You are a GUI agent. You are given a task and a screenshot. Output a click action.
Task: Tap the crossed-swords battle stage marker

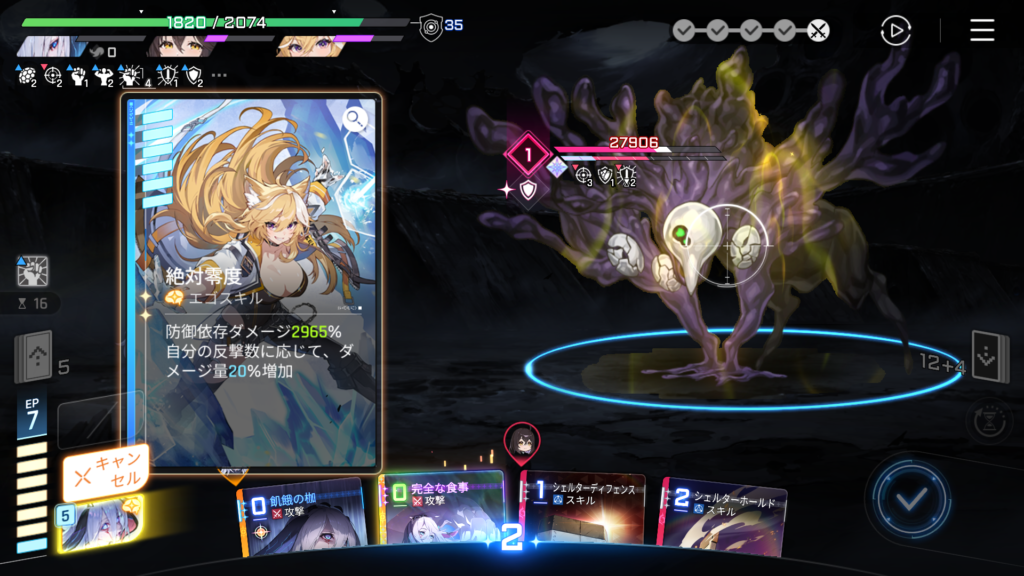818,30
